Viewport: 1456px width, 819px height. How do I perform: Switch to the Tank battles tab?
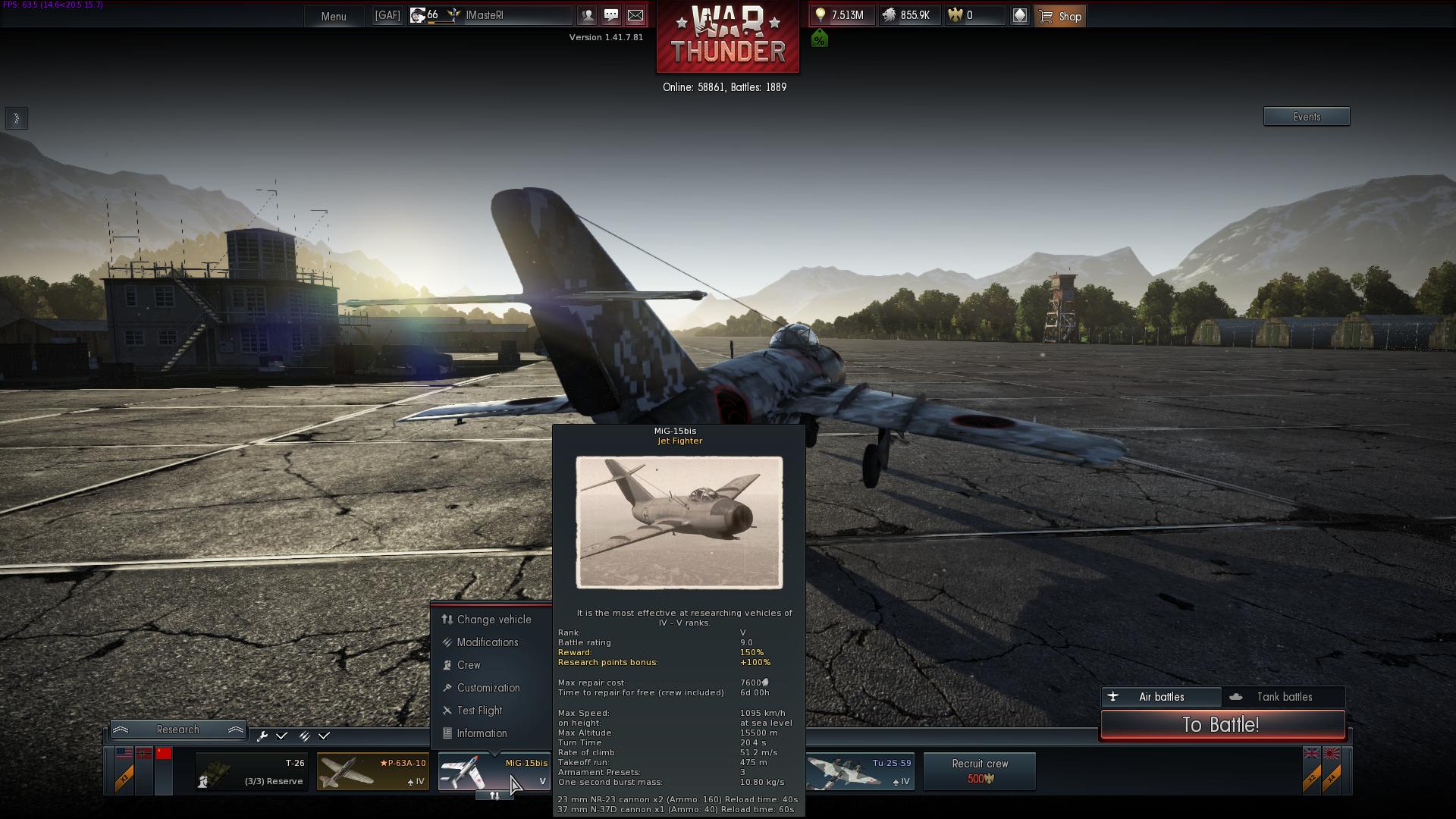[x=1283, y=696]
